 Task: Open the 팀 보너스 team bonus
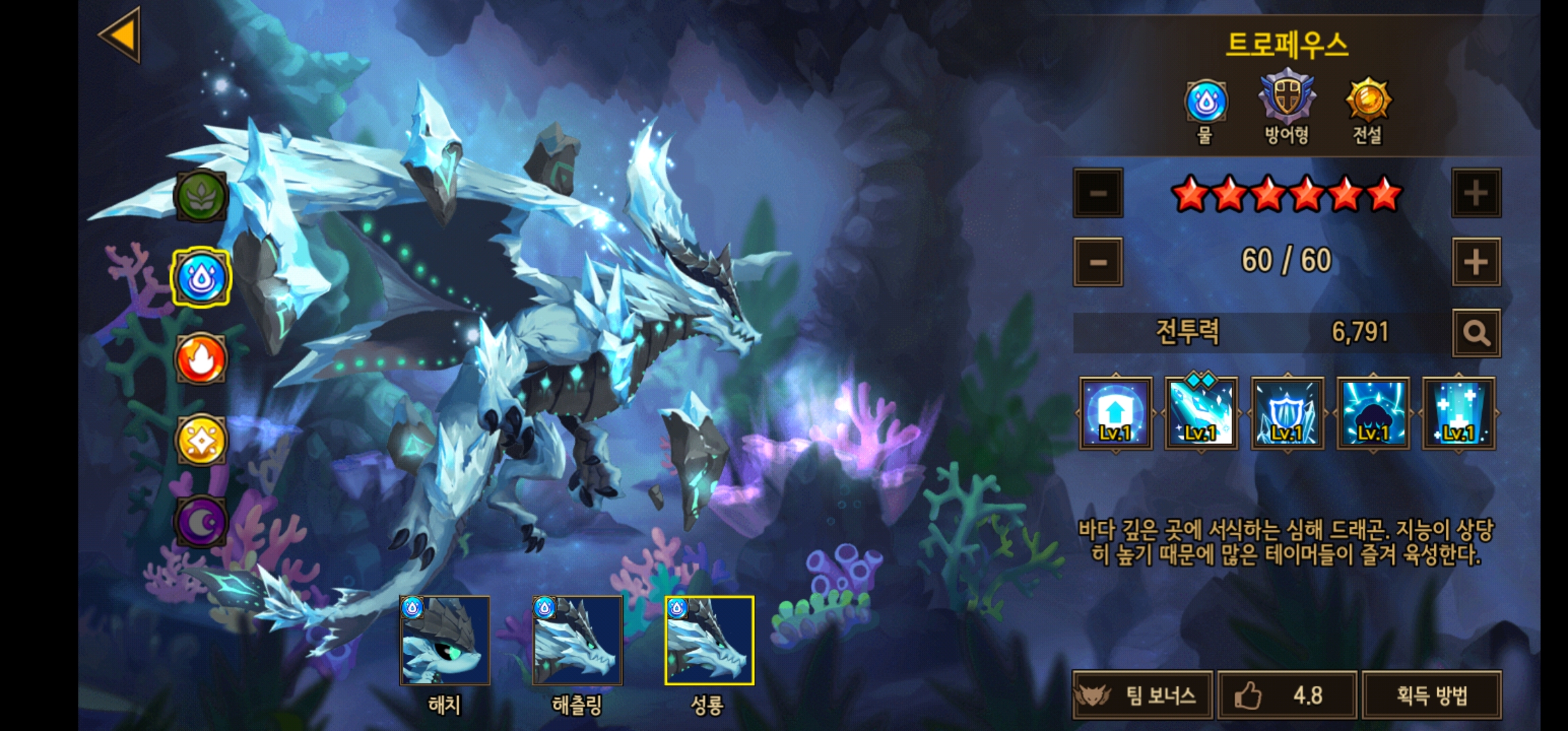[x=1143, y=695]
